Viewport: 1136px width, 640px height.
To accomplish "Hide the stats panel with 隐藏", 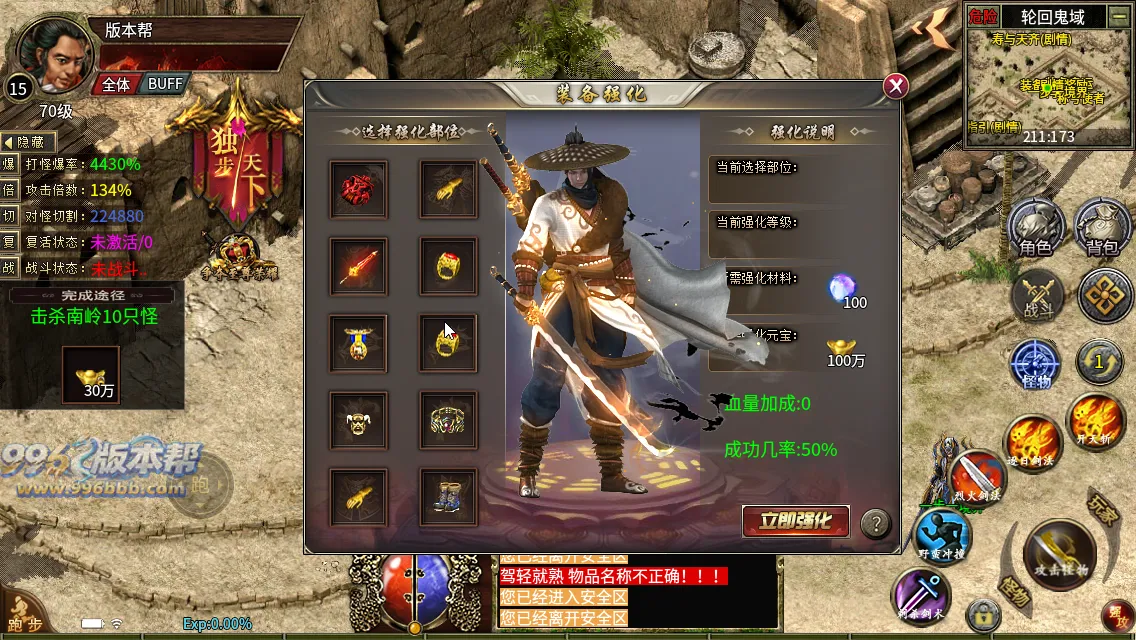I will tap(29, 143).
